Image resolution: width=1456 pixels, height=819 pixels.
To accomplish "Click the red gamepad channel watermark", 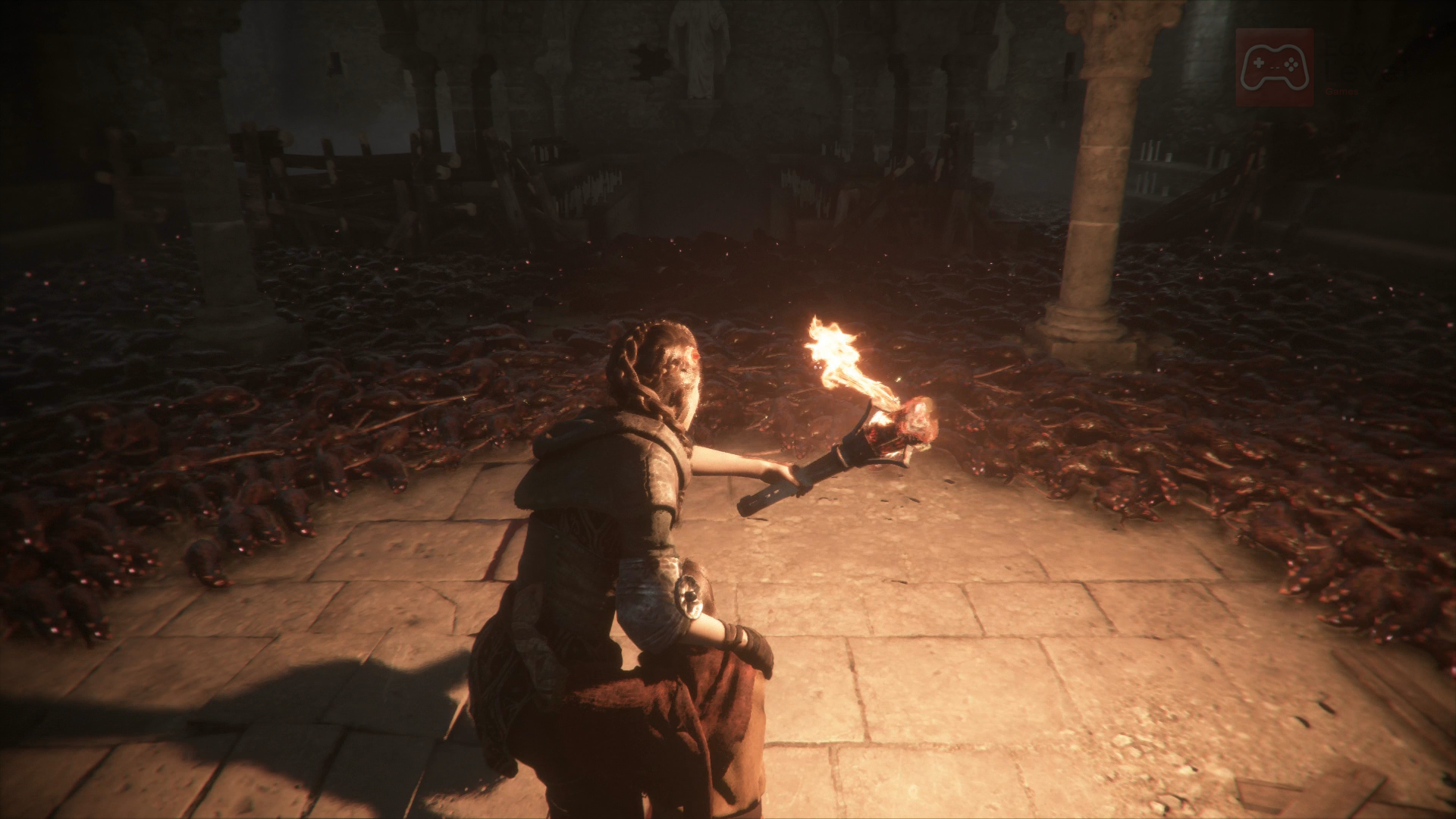I will pos(1274,67).
